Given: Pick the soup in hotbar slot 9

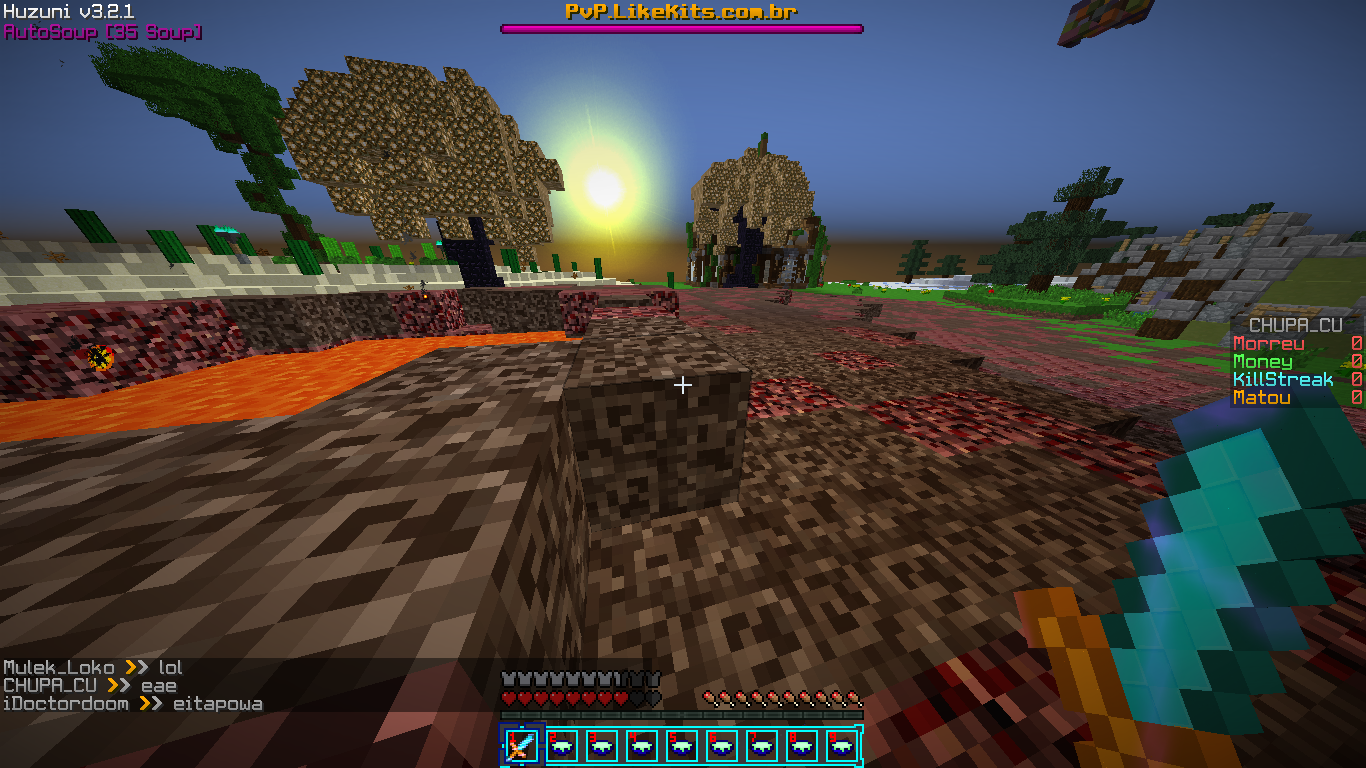Looking at the screenshot, I should click(842, 745).
